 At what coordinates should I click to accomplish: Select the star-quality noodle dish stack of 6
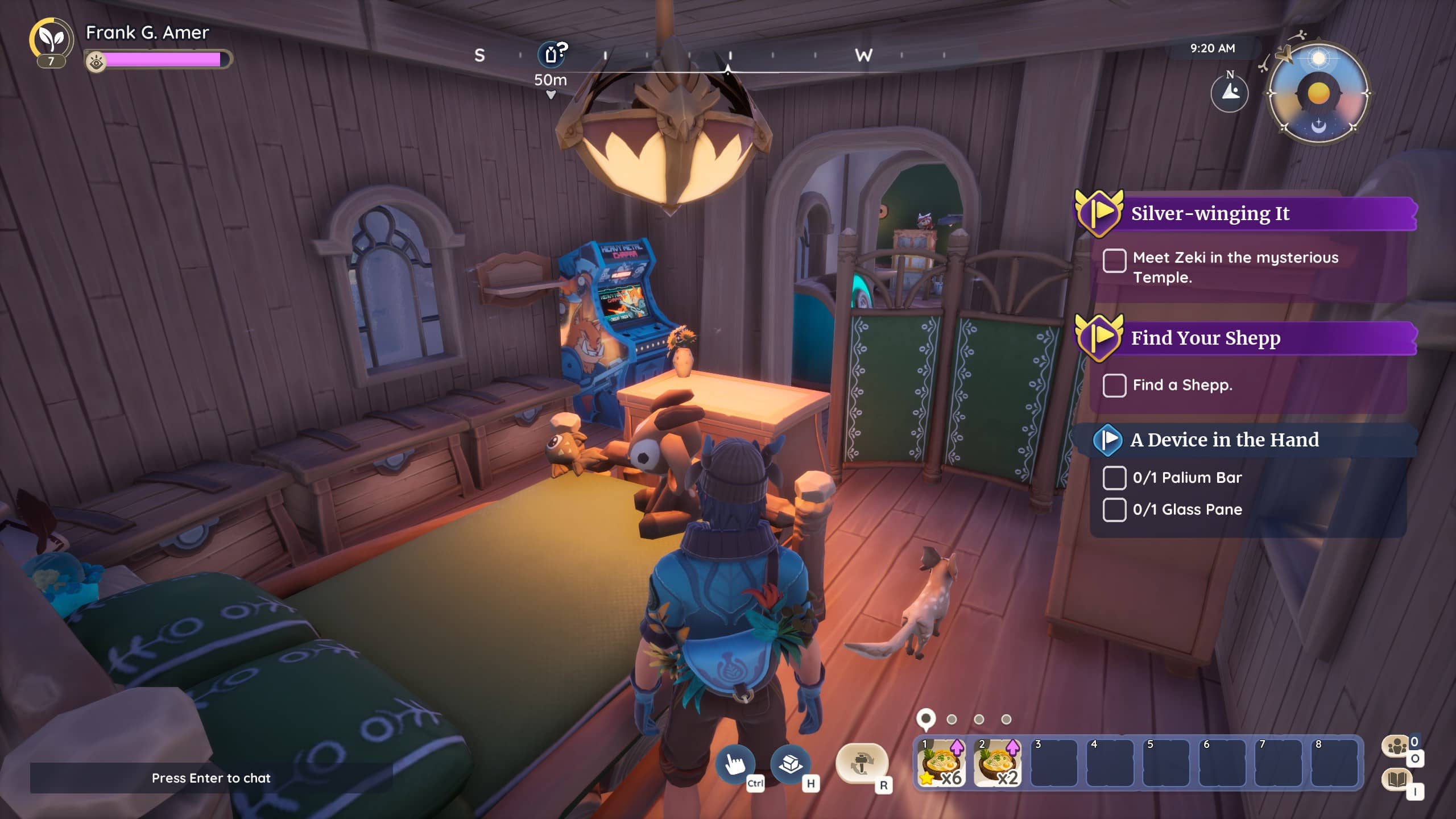click(x=941, y=763)
